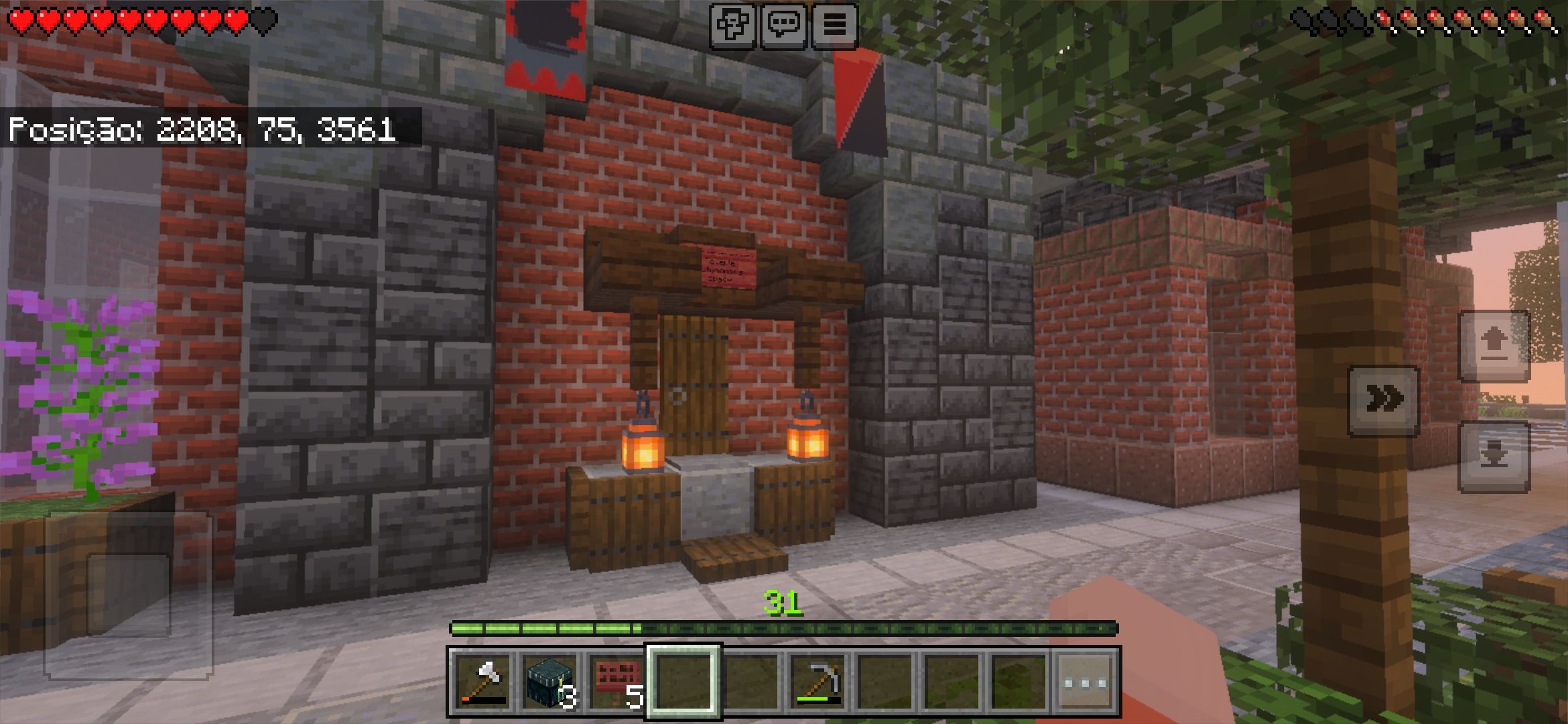This screenshot has width=1568, height=724.
Task: Tap the sneak down-arrow button
Action: (1494, 457)
